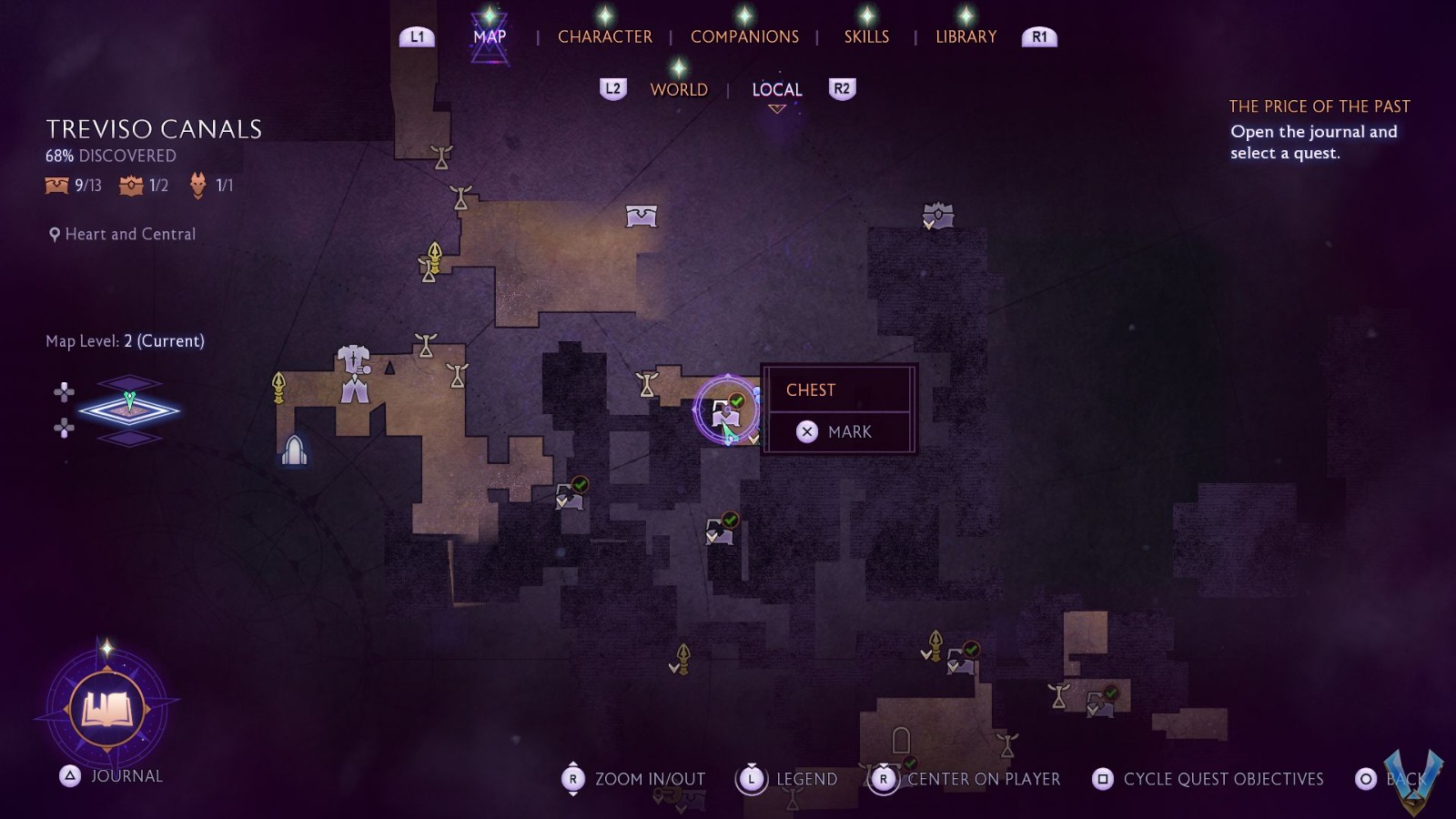Switch to the World map view
The image size is (1456, 819).
point(679,89)
